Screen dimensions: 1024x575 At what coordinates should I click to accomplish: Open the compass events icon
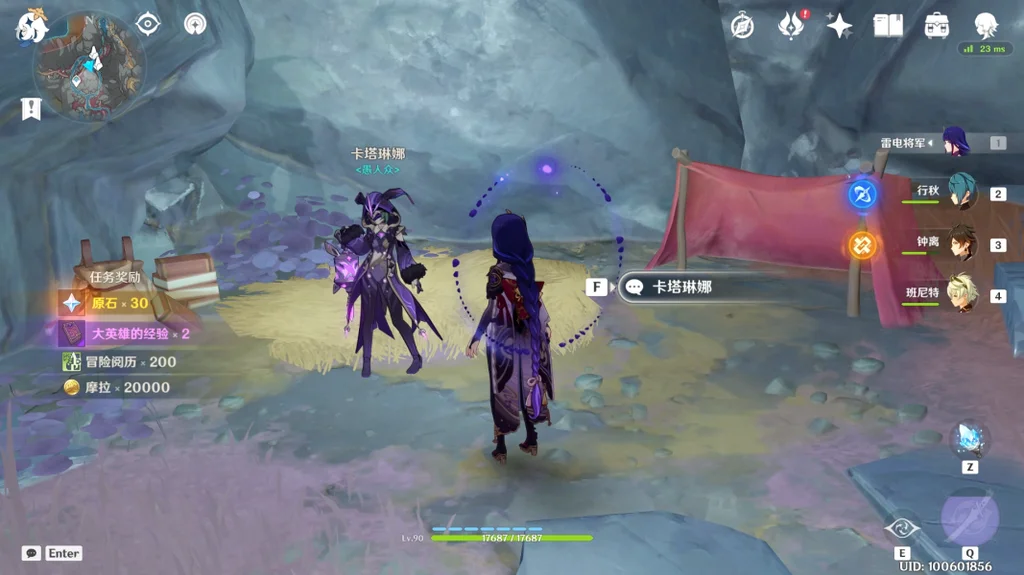pos(742,26)
